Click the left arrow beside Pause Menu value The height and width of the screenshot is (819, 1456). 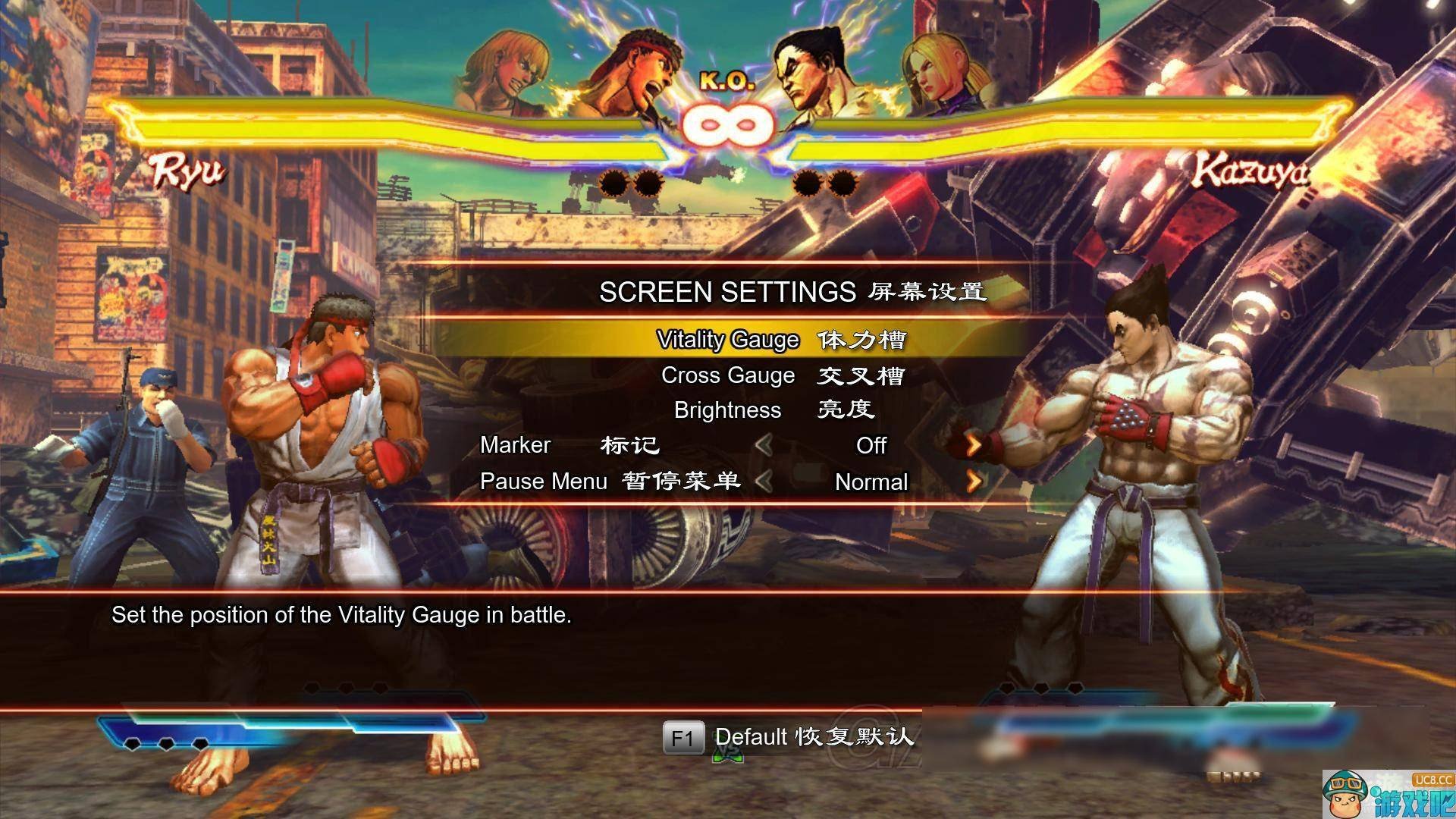(x=764, y=482)
